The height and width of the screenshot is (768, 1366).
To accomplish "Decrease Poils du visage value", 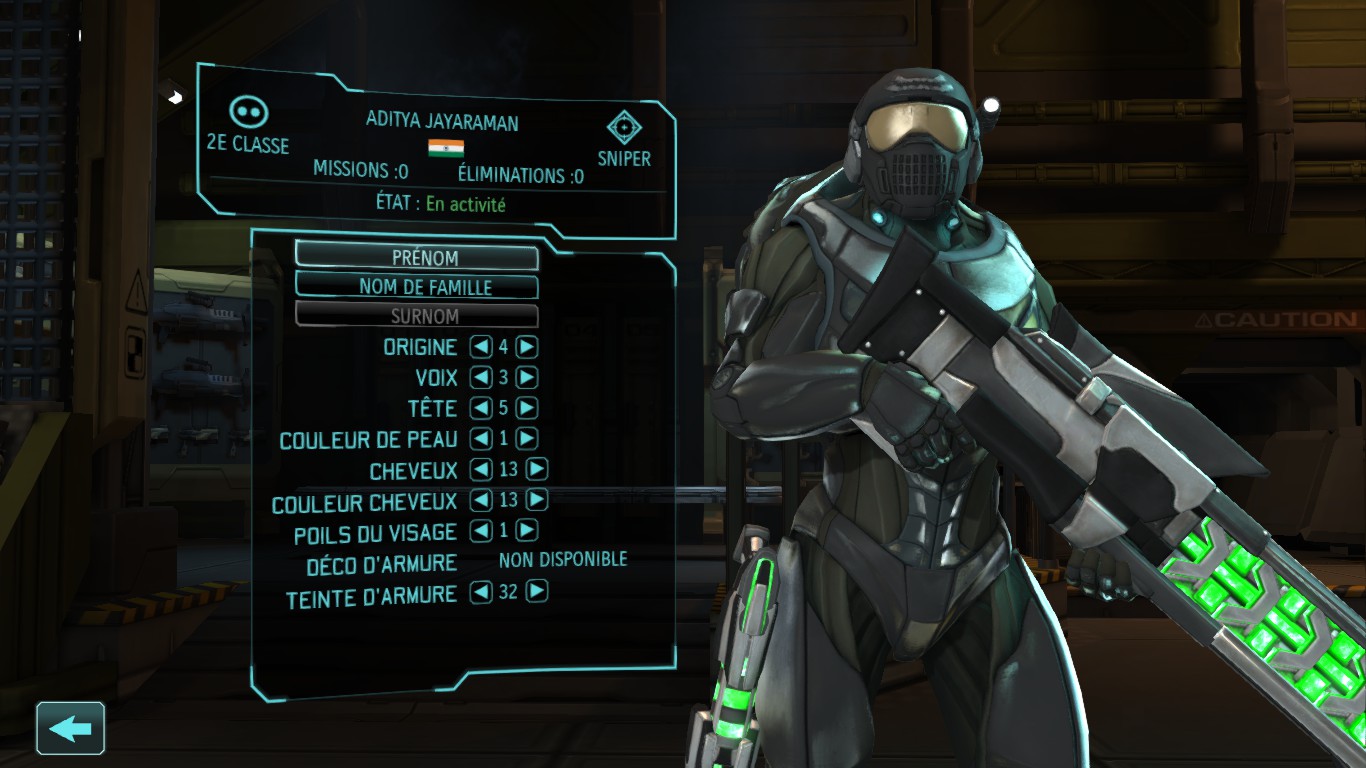I will [481, 531].
